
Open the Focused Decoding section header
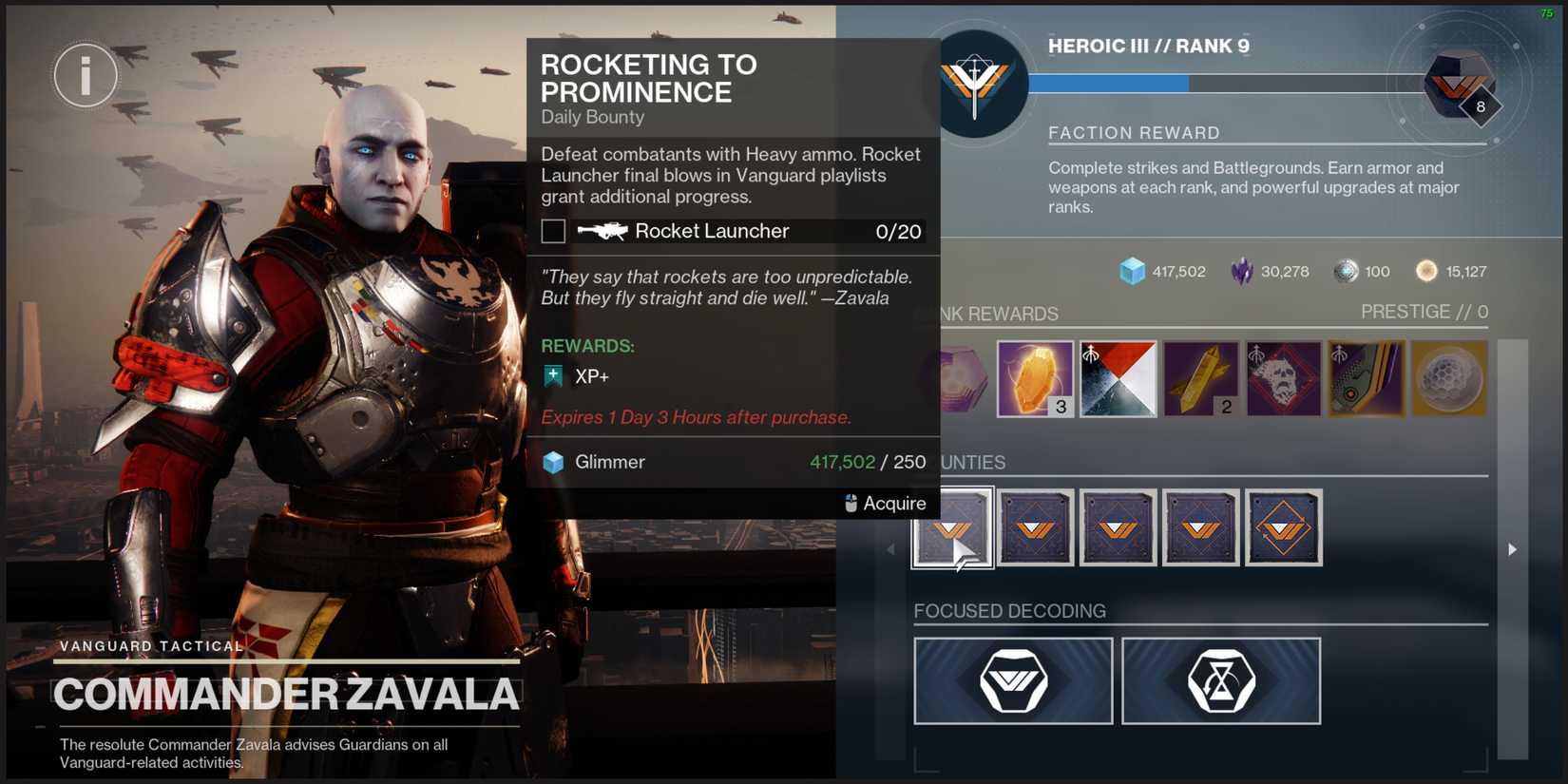pos(1010,611)
